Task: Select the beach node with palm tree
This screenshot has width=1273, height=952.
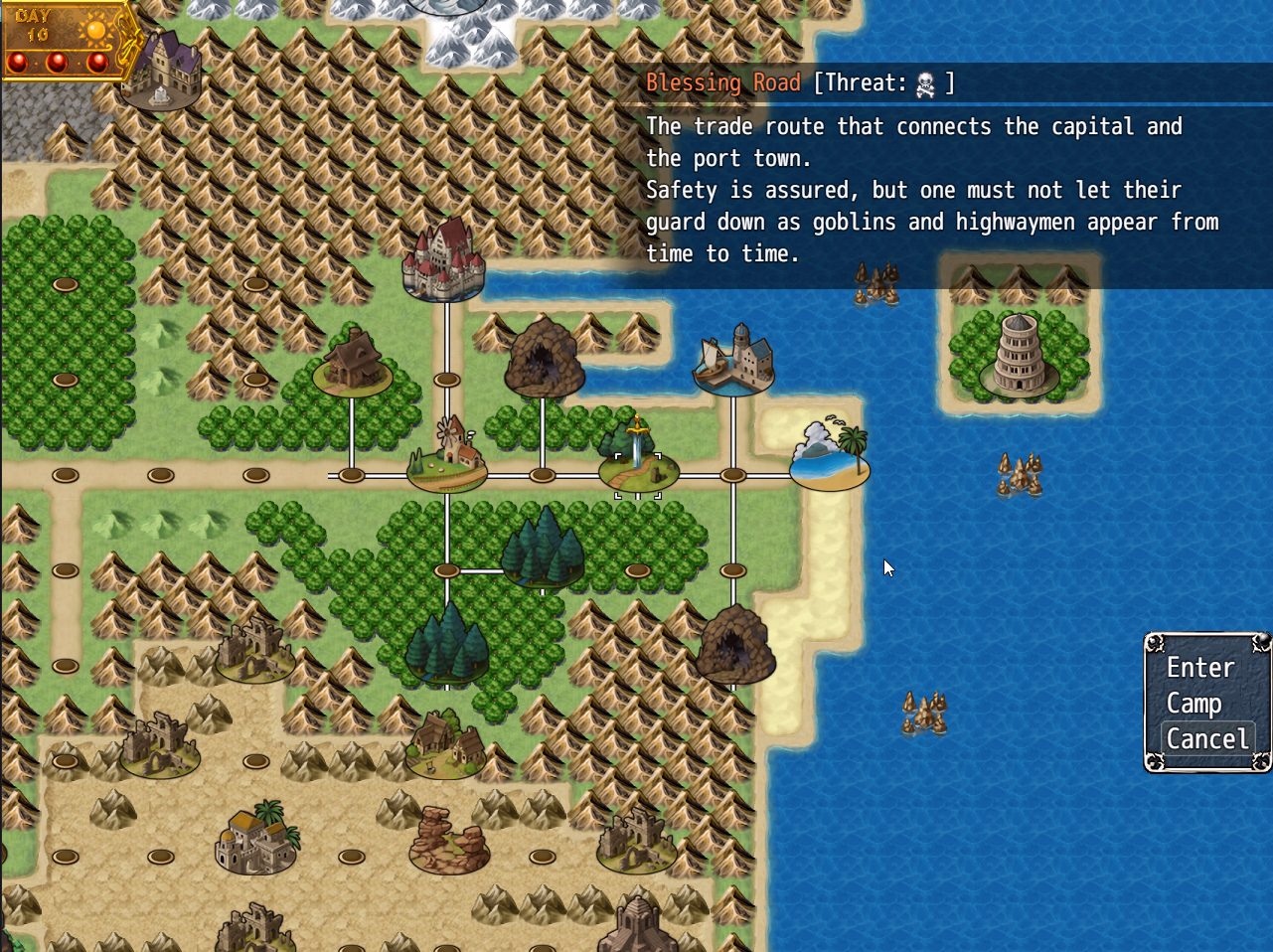Action: (831, 456)
